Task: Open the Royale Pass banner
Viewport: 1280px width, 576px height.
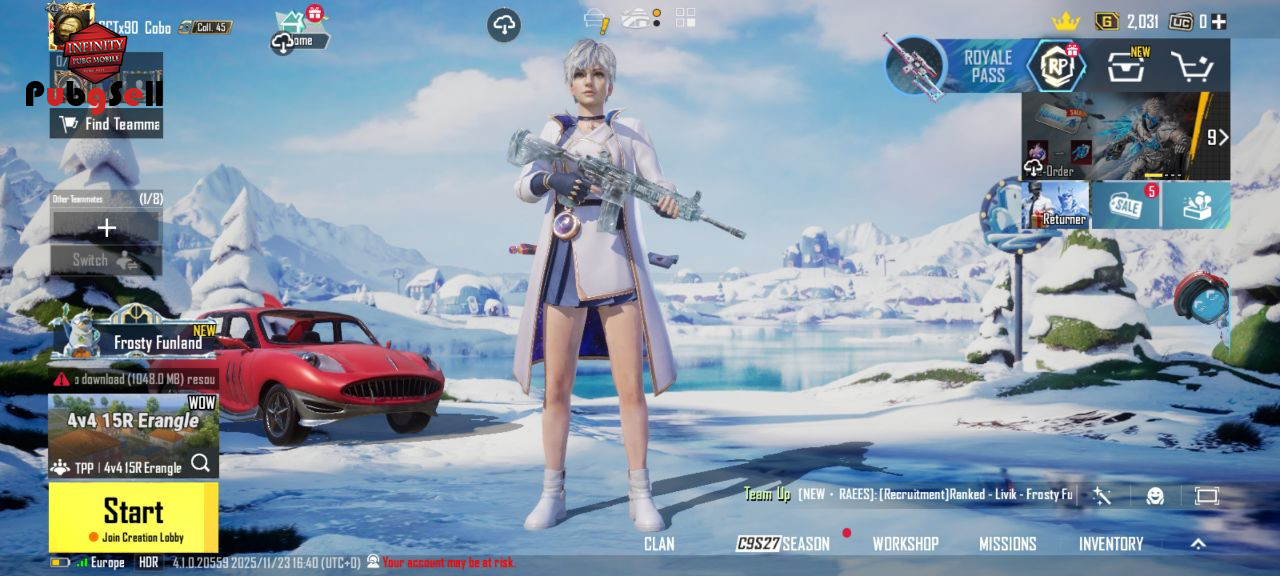Action: [986, 67]
